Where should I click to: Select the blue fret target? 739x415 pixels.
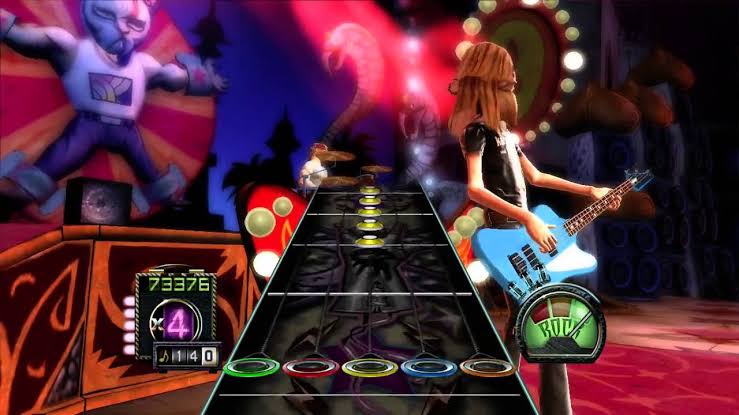pos(429,367)
